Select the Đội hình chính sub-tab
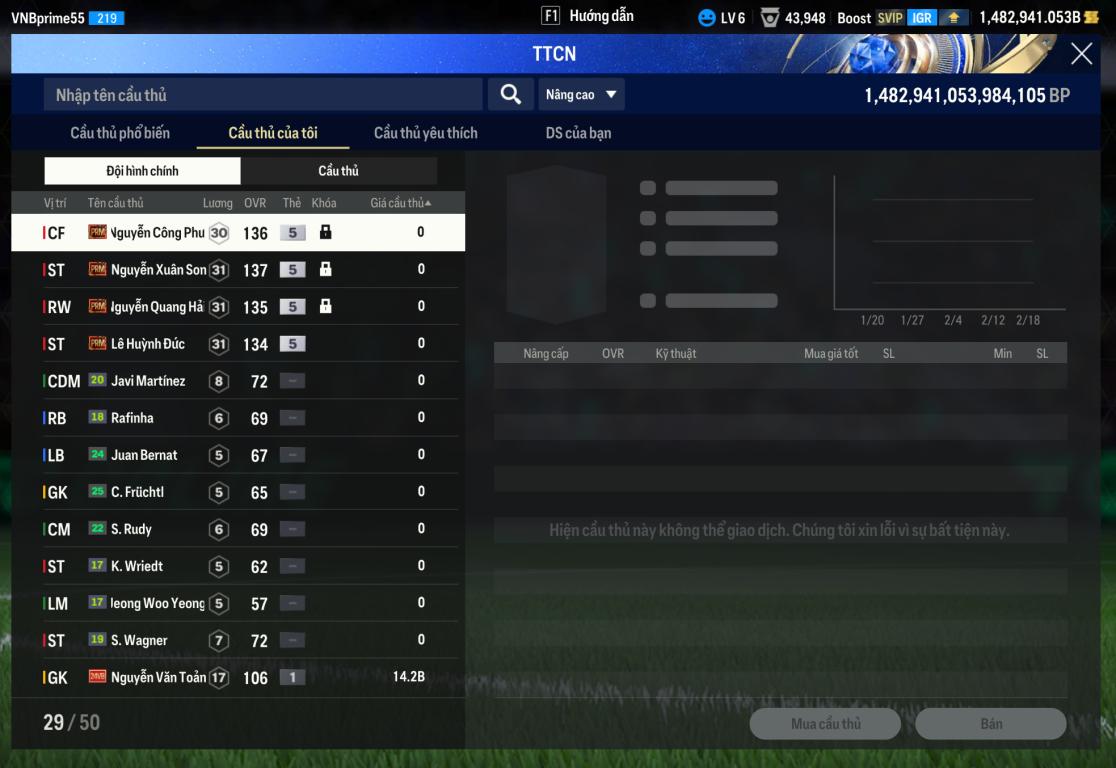Screen dimensions: 1116x768 click(x=142, y=171)
